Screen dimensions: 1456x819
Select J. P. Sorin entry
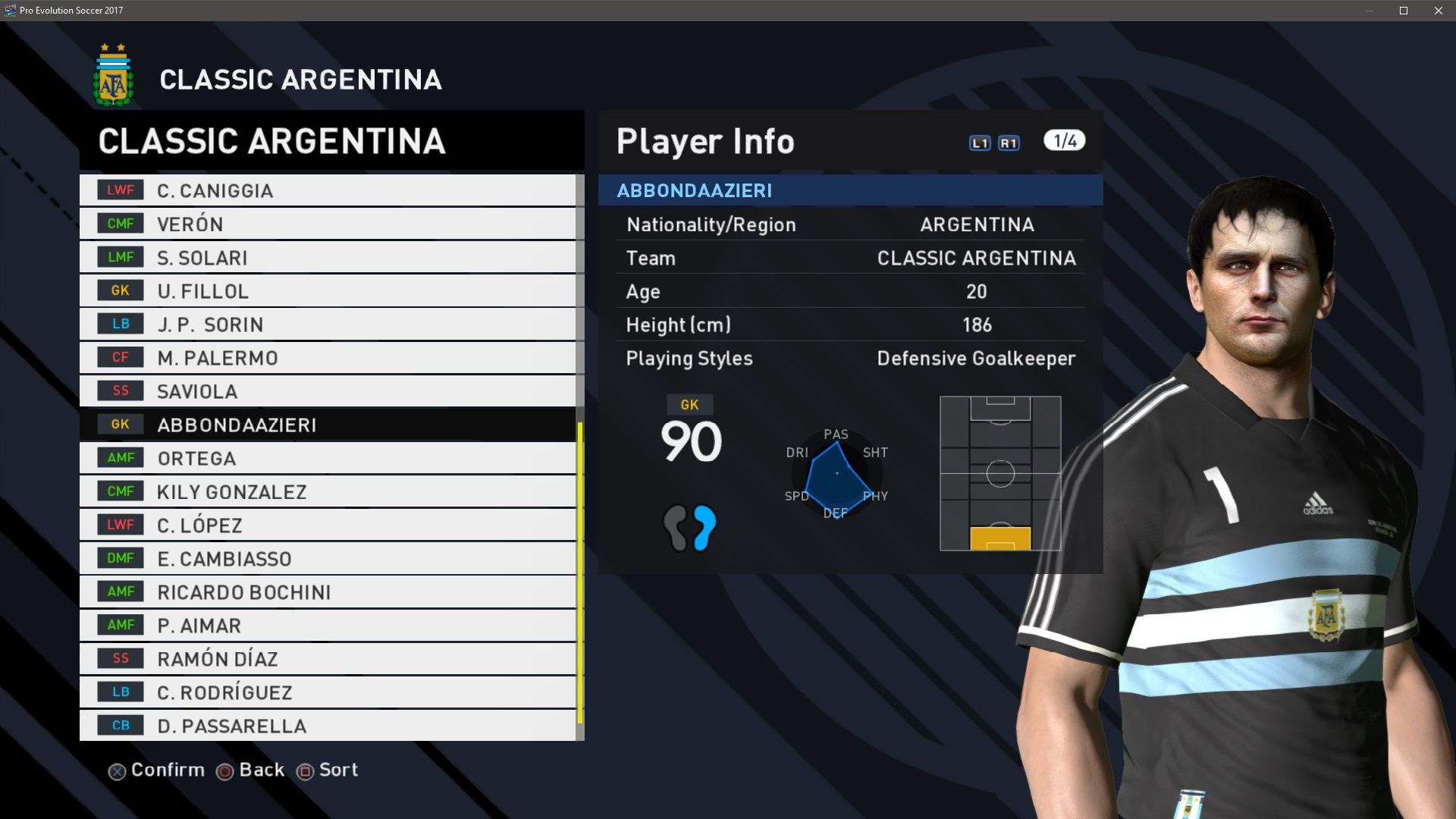click(328, 325)
